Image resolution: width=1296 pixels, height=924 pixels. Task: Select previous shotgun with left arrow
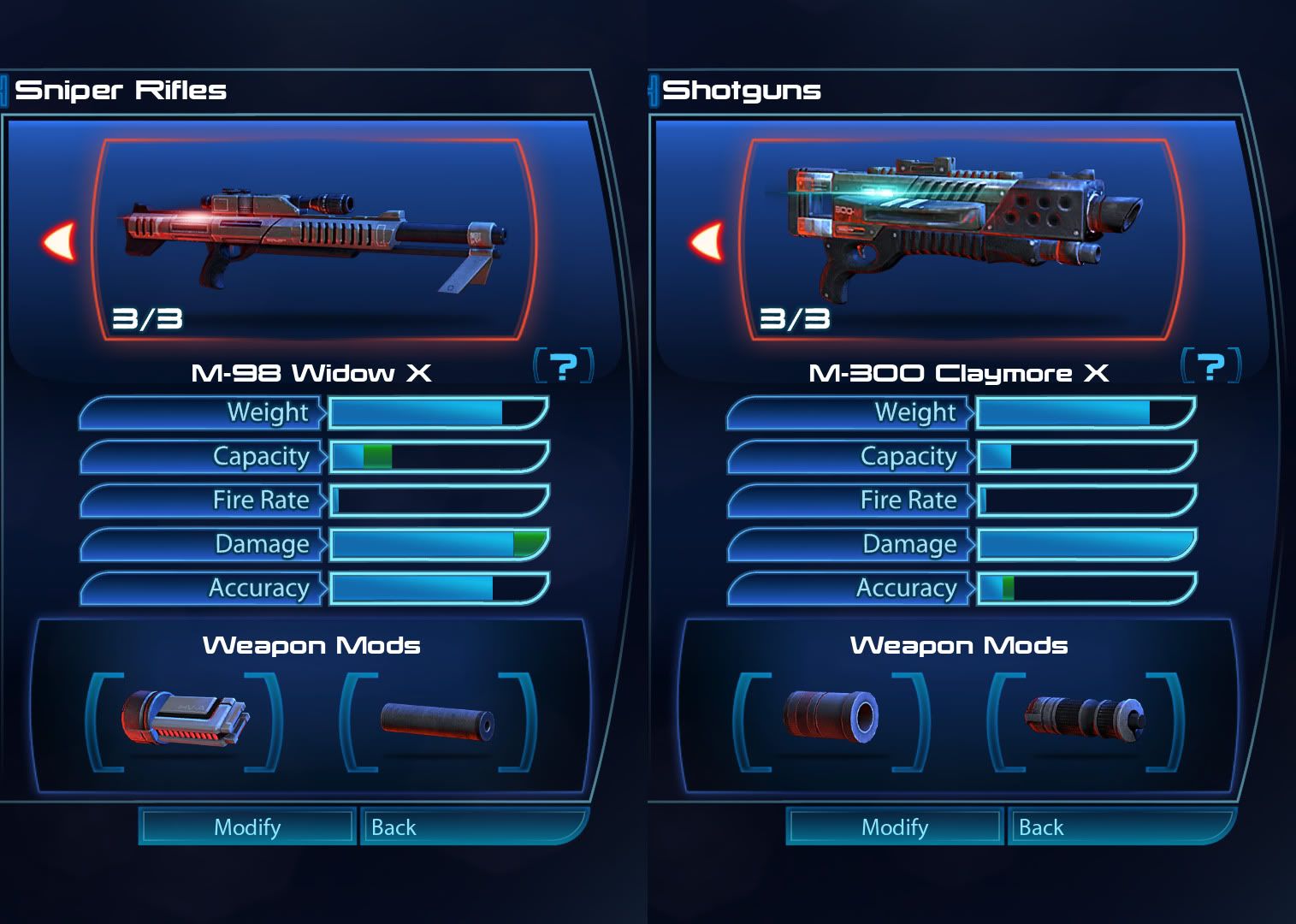(707, 241)
